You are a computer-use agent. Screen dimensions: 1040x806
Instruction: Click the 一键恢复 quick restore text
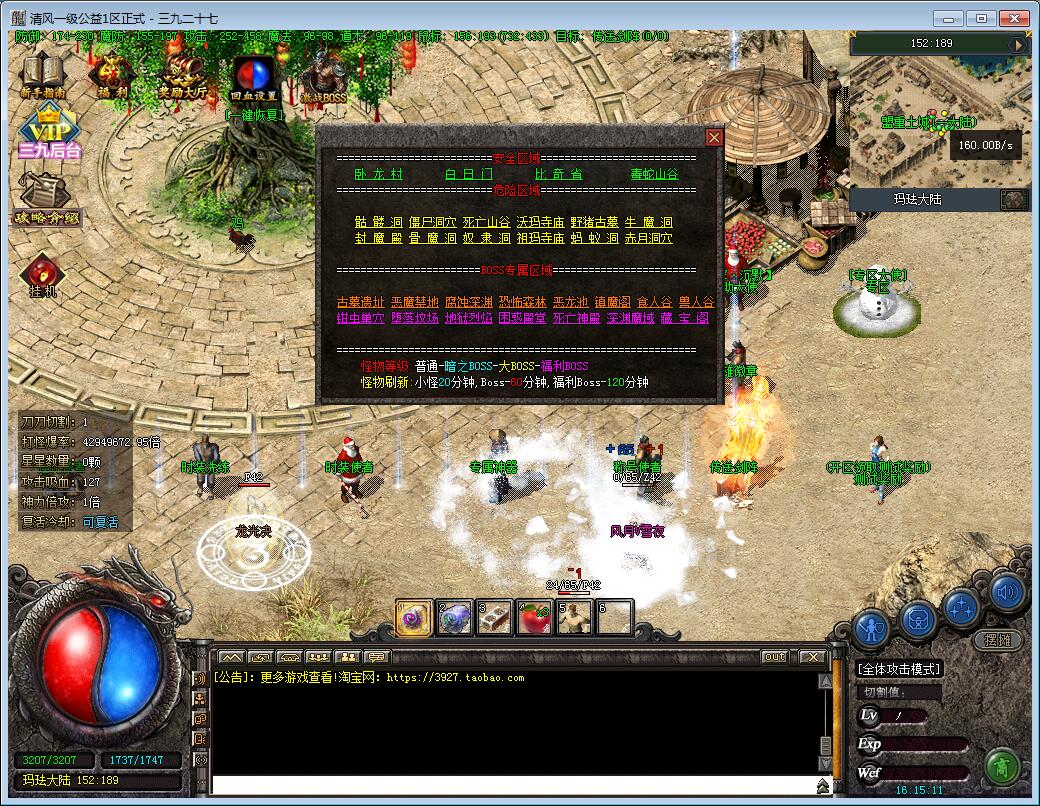(255, 114)
